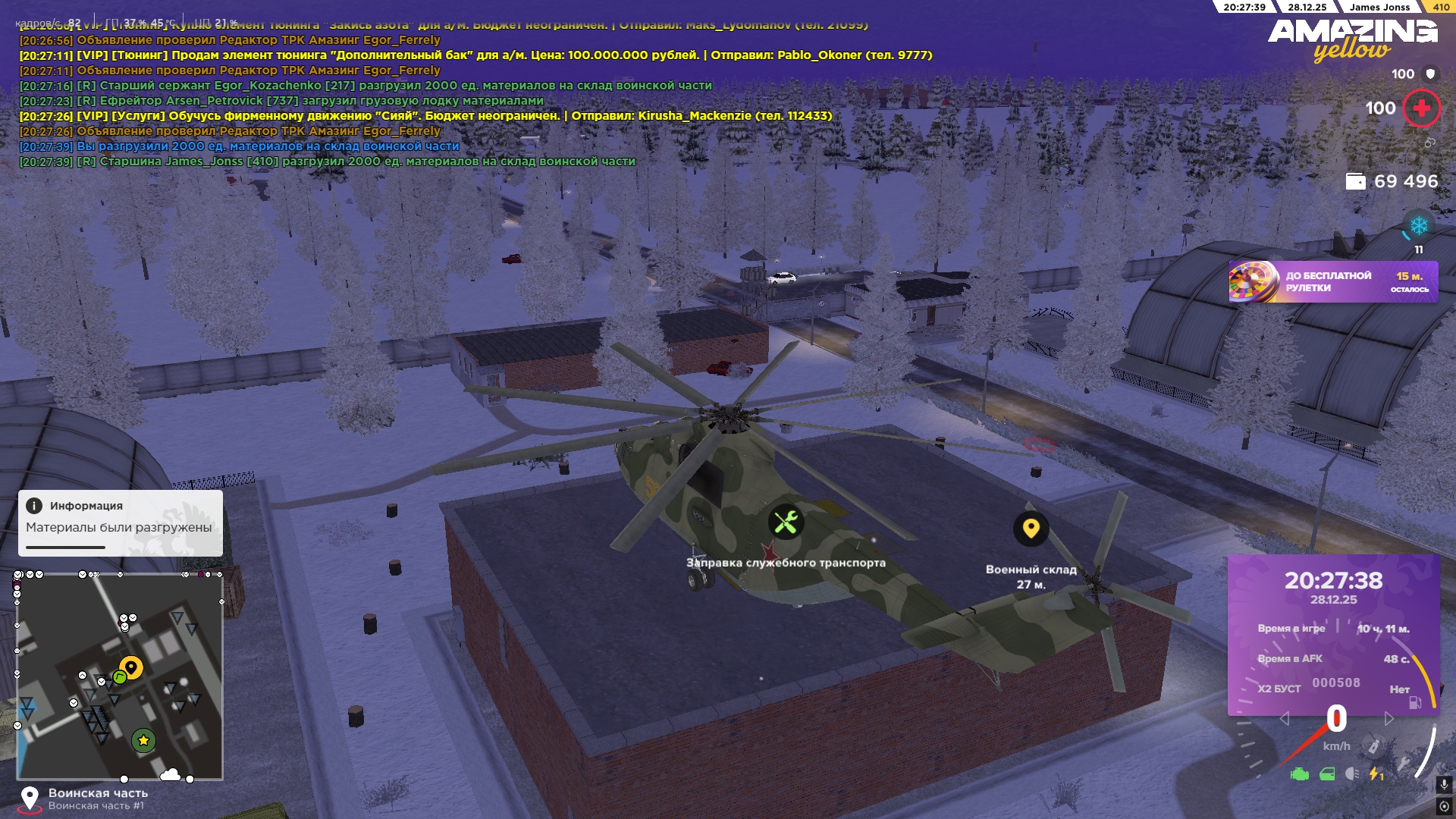Screen dimensions: 1456x819
Task: Click the Военный склад yellow waypoint marker
Action: coord(1031,528)
